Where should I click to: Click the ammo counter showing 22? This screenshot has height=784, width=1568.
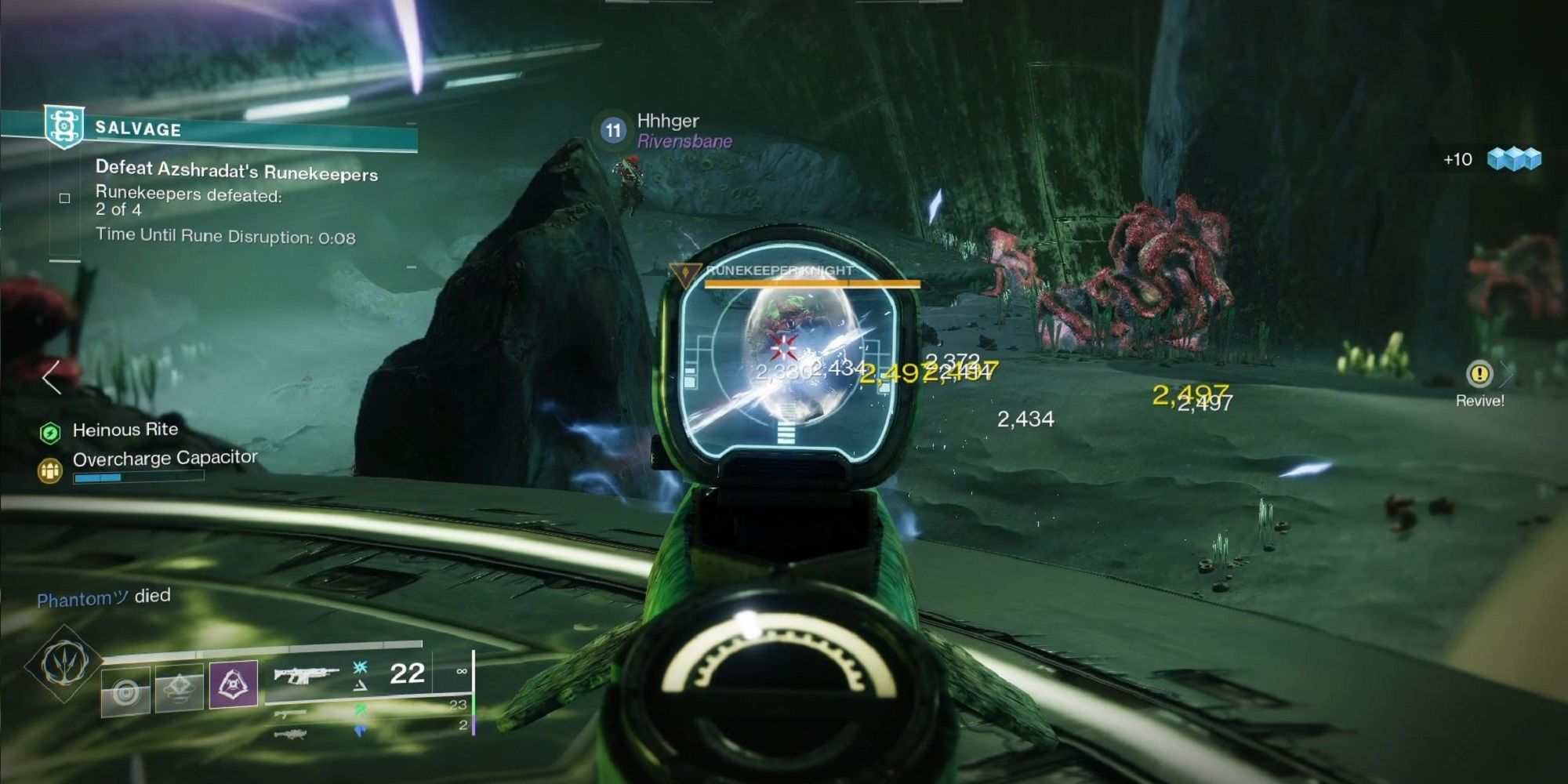click(407, 673)
